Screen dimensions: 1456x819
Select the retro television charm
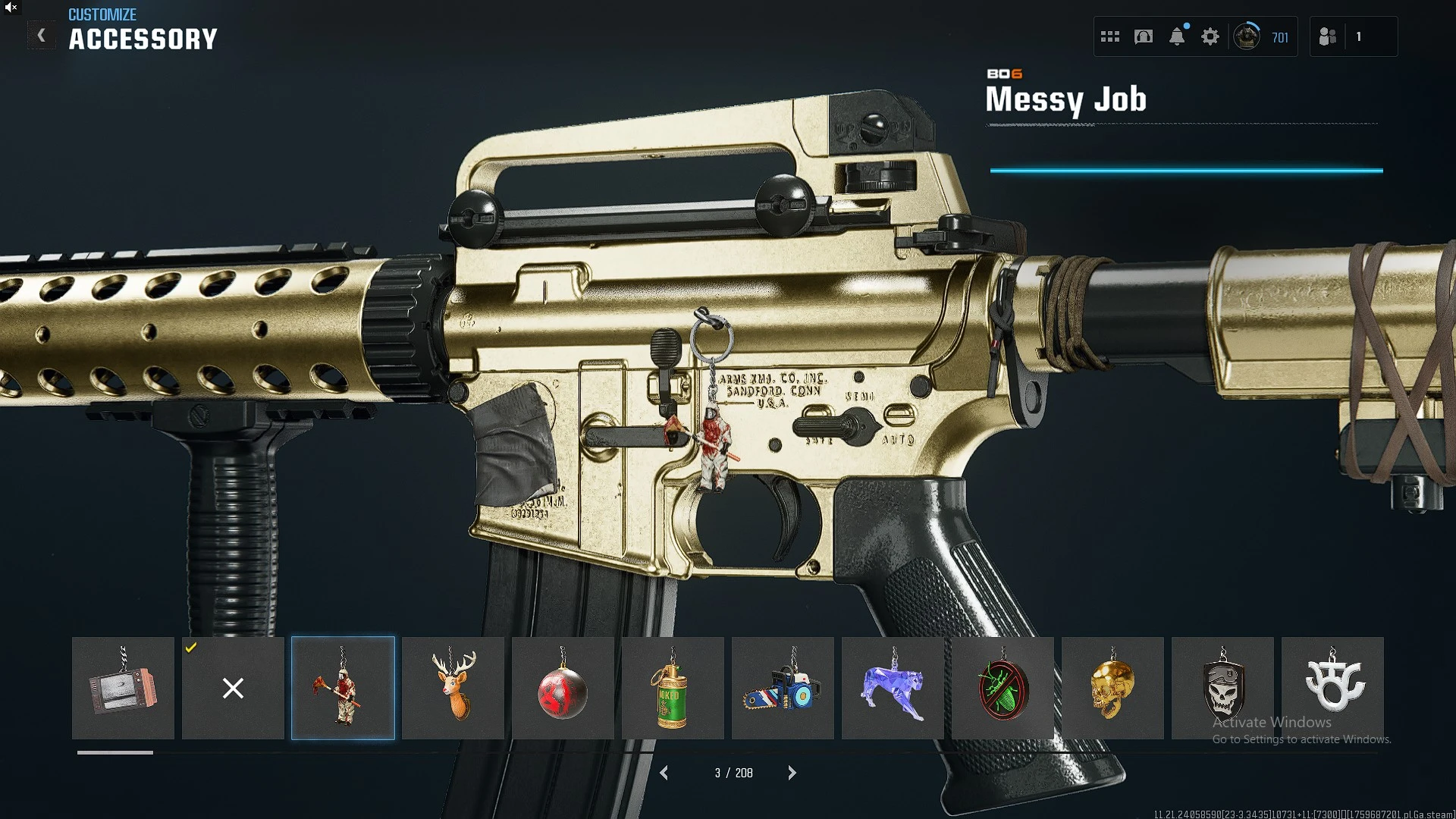[123, 688]
